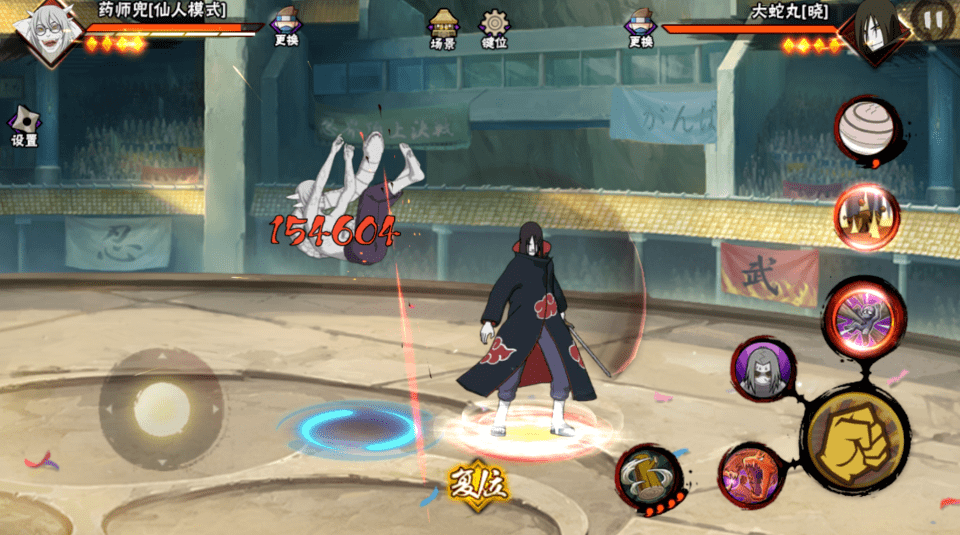Open the 键位 gear key layout

pos(494,28)
